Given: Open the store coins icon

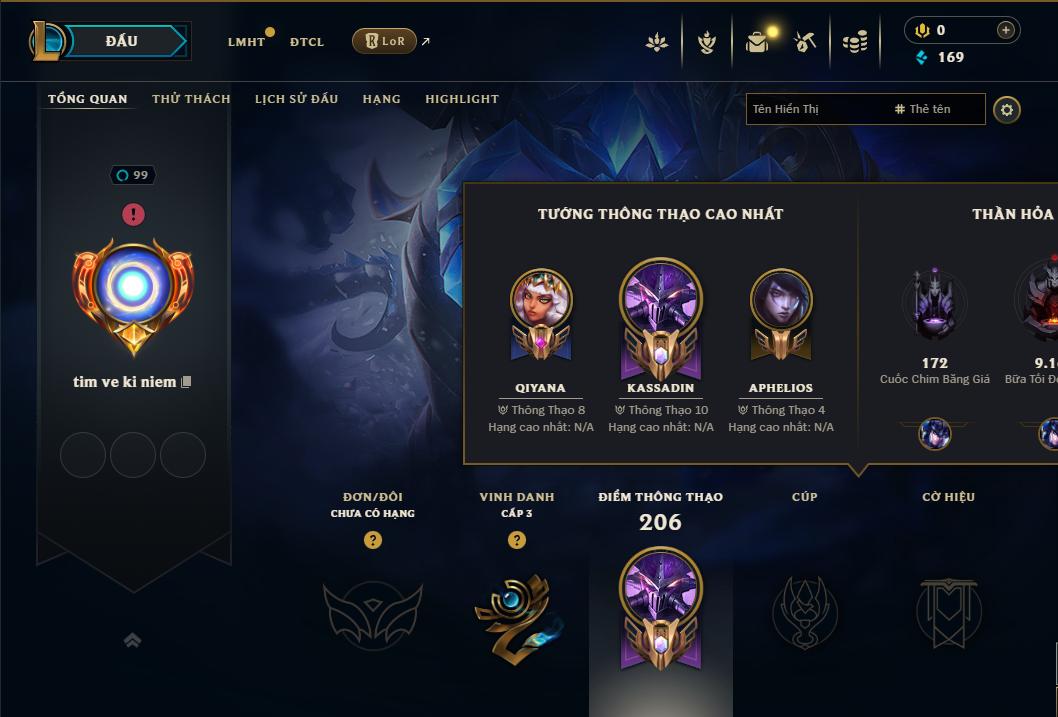Looking at the screenshot, I should pyautogui.click(x=855, y=42).
